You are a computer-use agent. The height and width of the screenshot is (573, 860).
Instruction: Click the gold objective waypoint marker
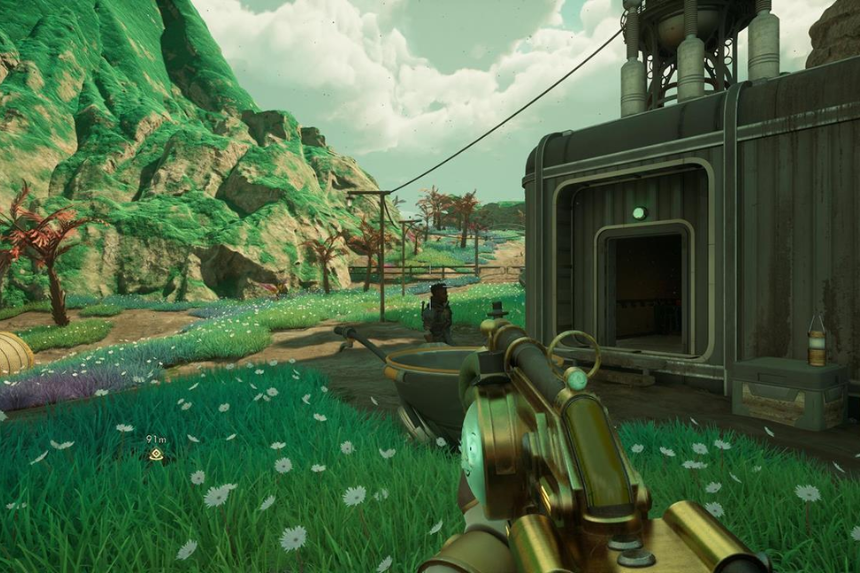tap(155, 455)
